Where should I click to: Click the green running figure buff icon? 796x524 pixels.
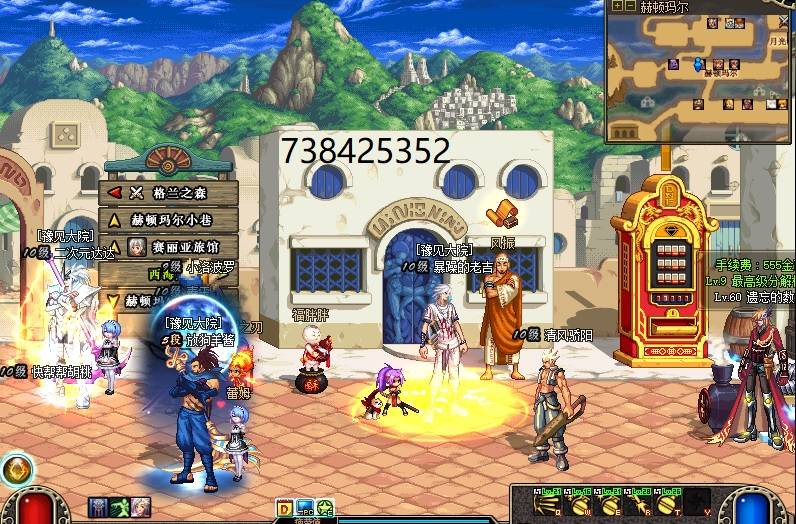pyautogui.click(x=119, y=507)
